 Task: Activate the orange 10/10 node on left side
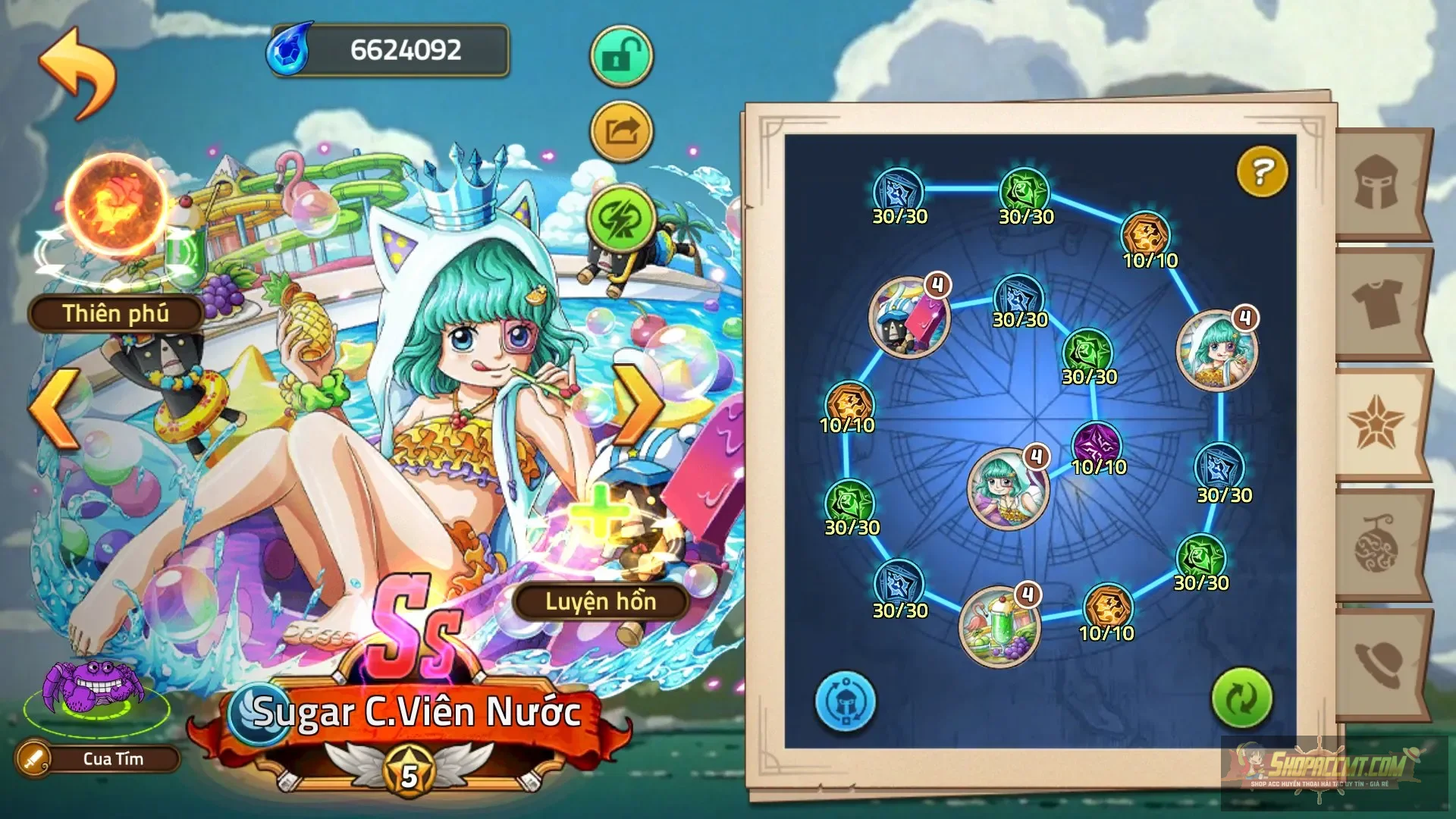[849, 397]
